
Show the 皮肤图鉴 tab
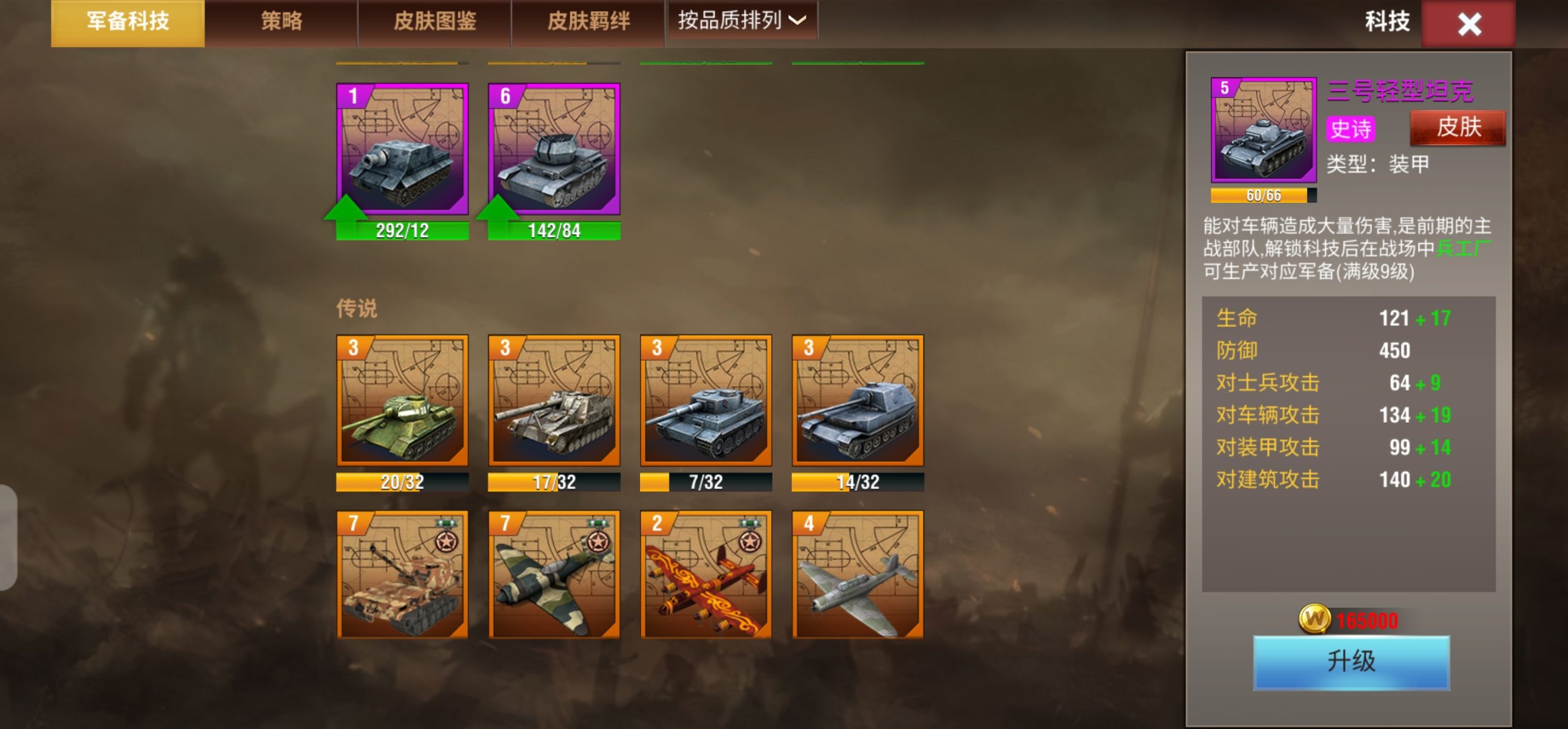[434, 22]
